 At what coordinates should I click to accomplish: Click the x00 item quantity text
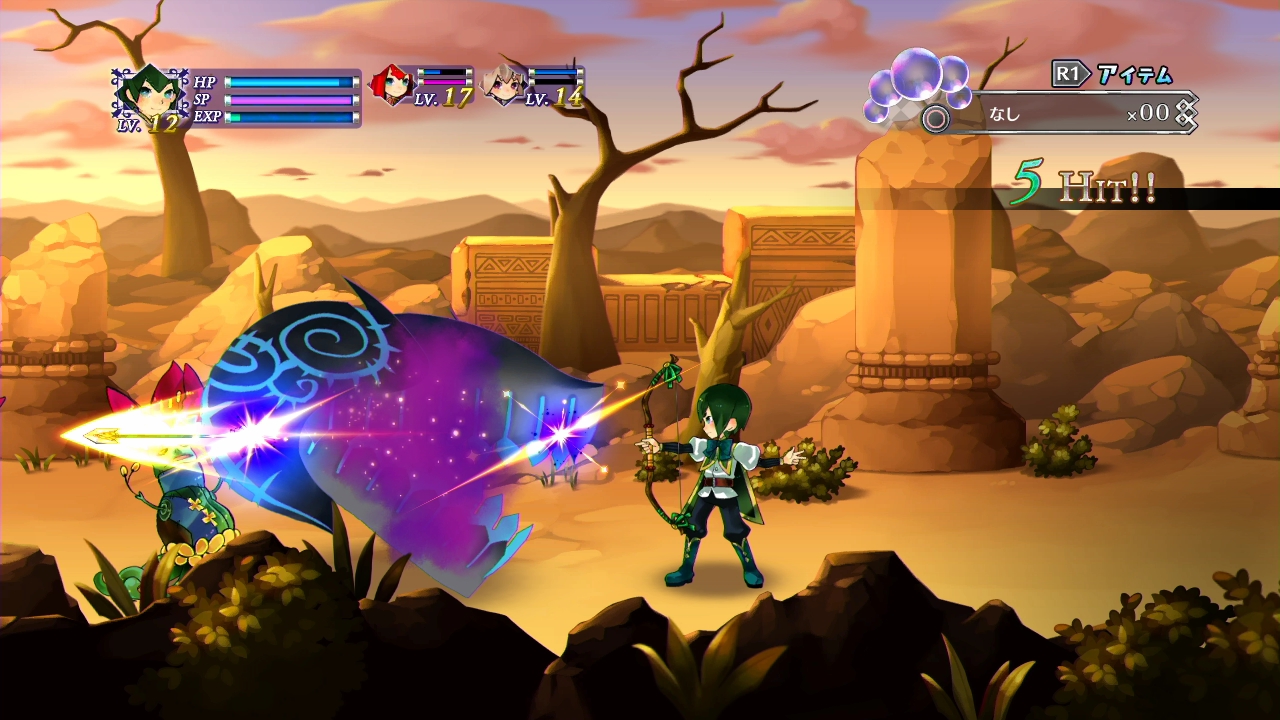point(1150,113)
